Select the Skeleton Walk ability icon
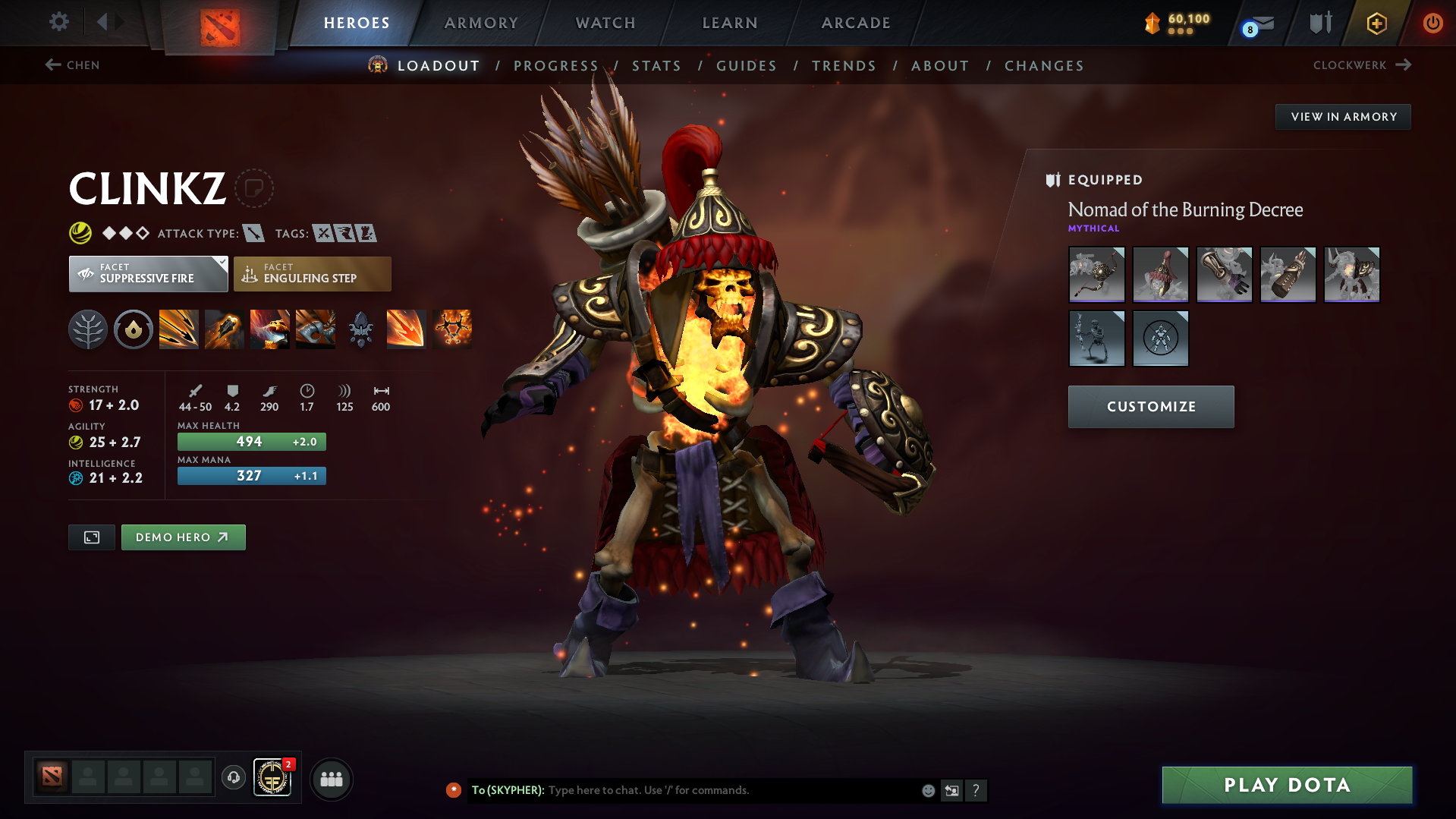Viewport: 1456px width, 819px height. [x=316, y=329]
